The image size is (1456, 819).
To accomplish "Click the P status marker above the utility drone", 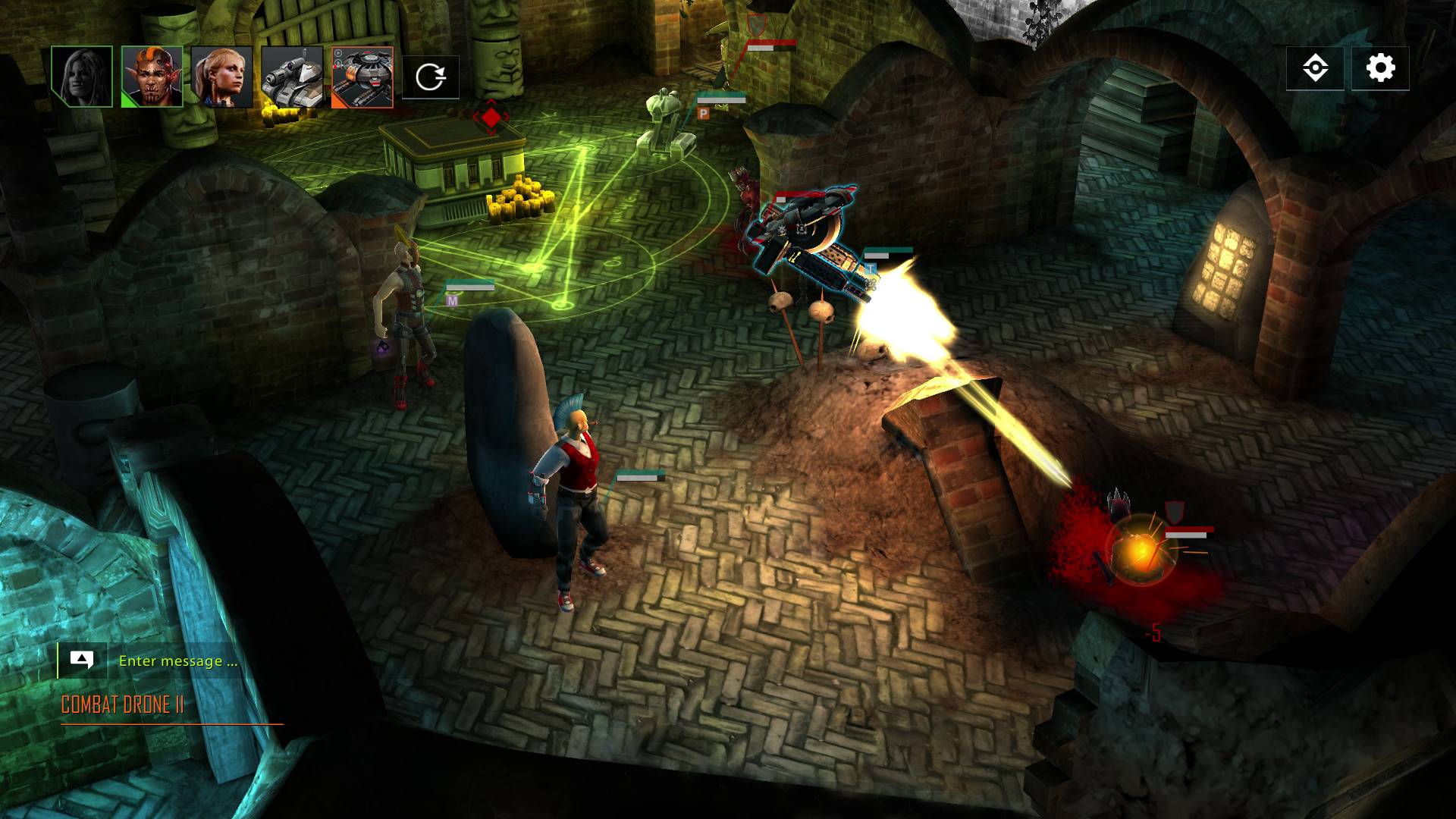I will point(704,112).
